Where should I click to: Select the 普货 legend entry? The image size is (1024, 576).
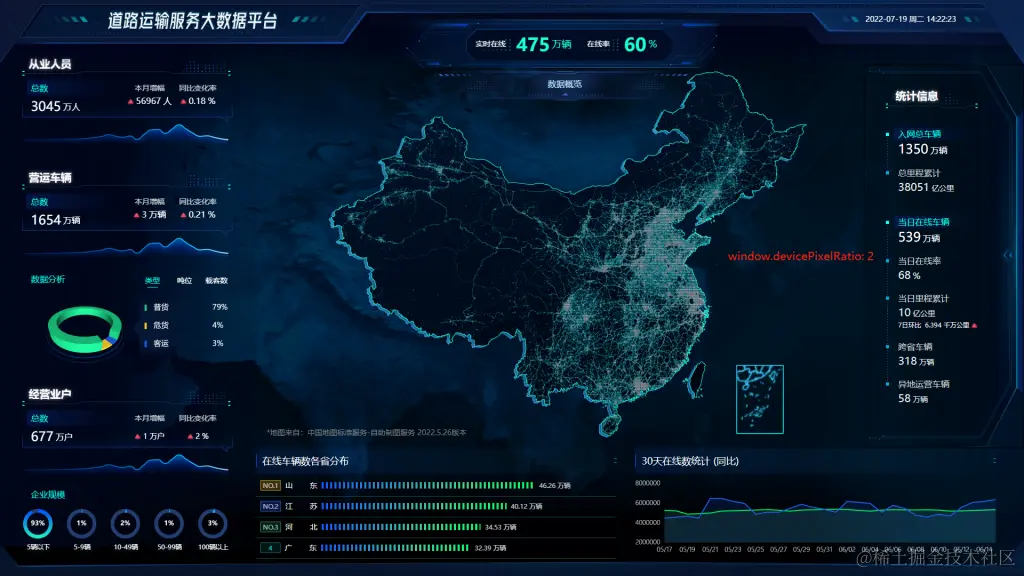tap(160, 307)
